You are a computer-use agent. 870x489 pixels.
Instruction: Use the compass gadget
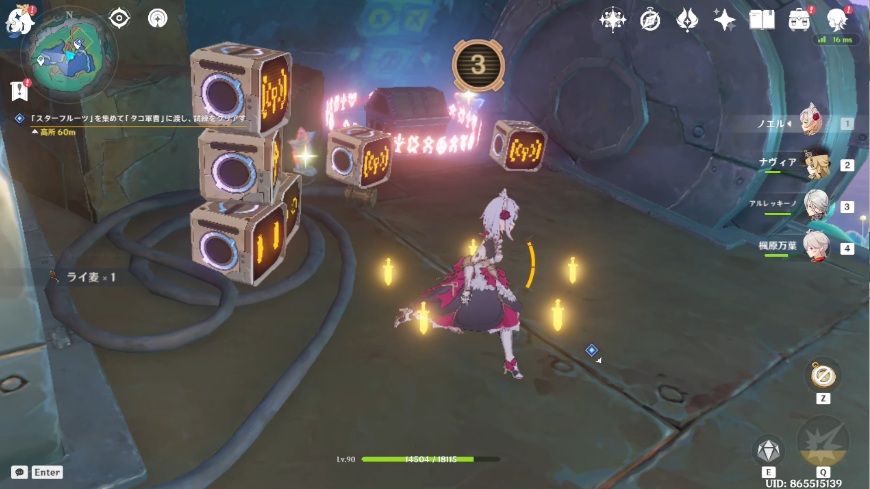[823, 375]
